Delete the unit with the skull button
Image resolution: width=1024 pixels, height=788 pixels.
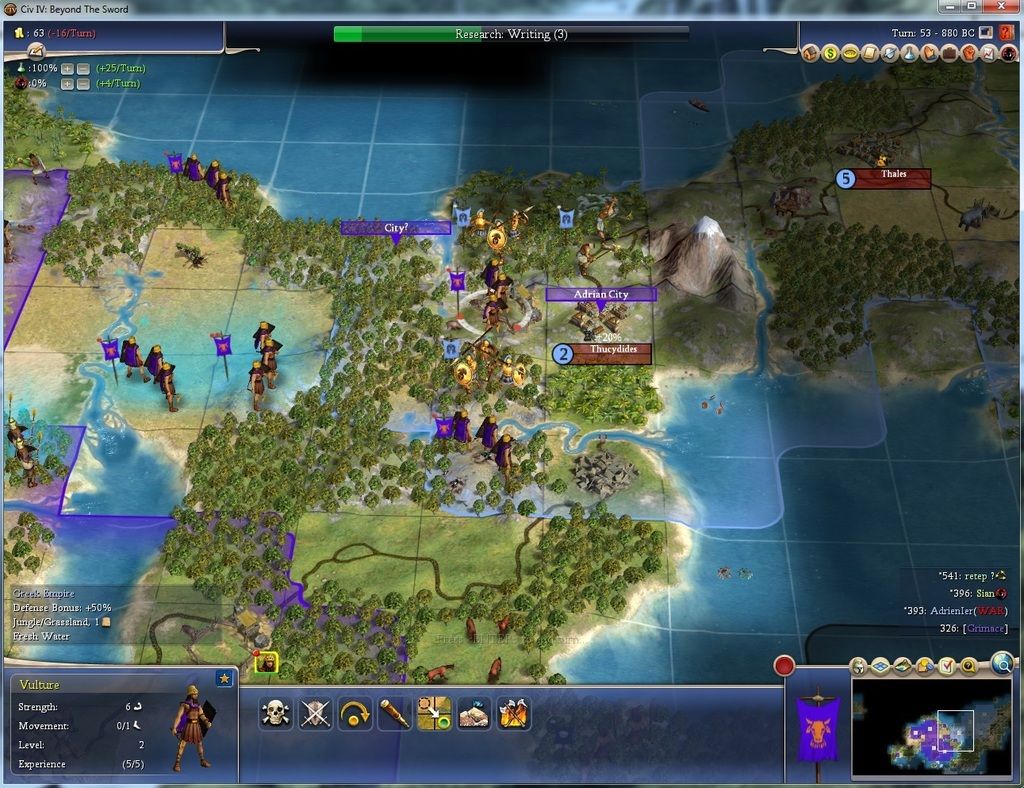pos(275,713)
